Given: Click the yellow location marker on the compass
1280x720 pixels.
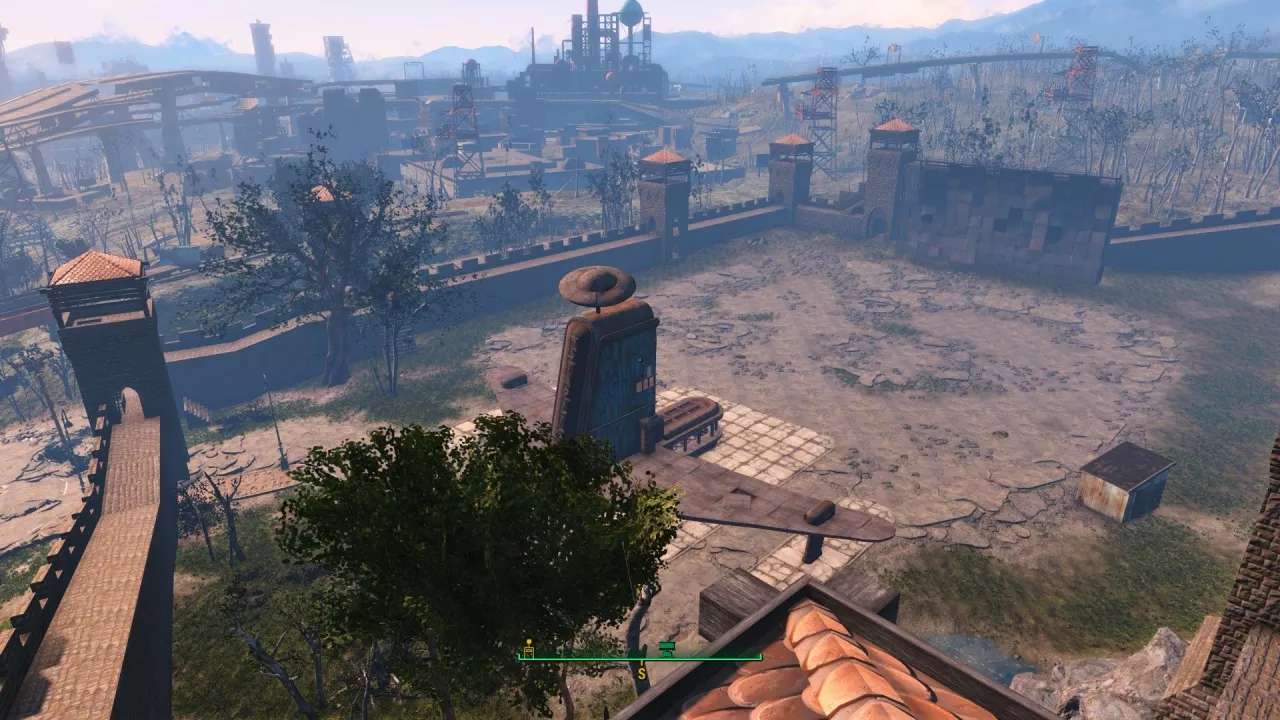Looking at the screenshot, I should 528,649.
